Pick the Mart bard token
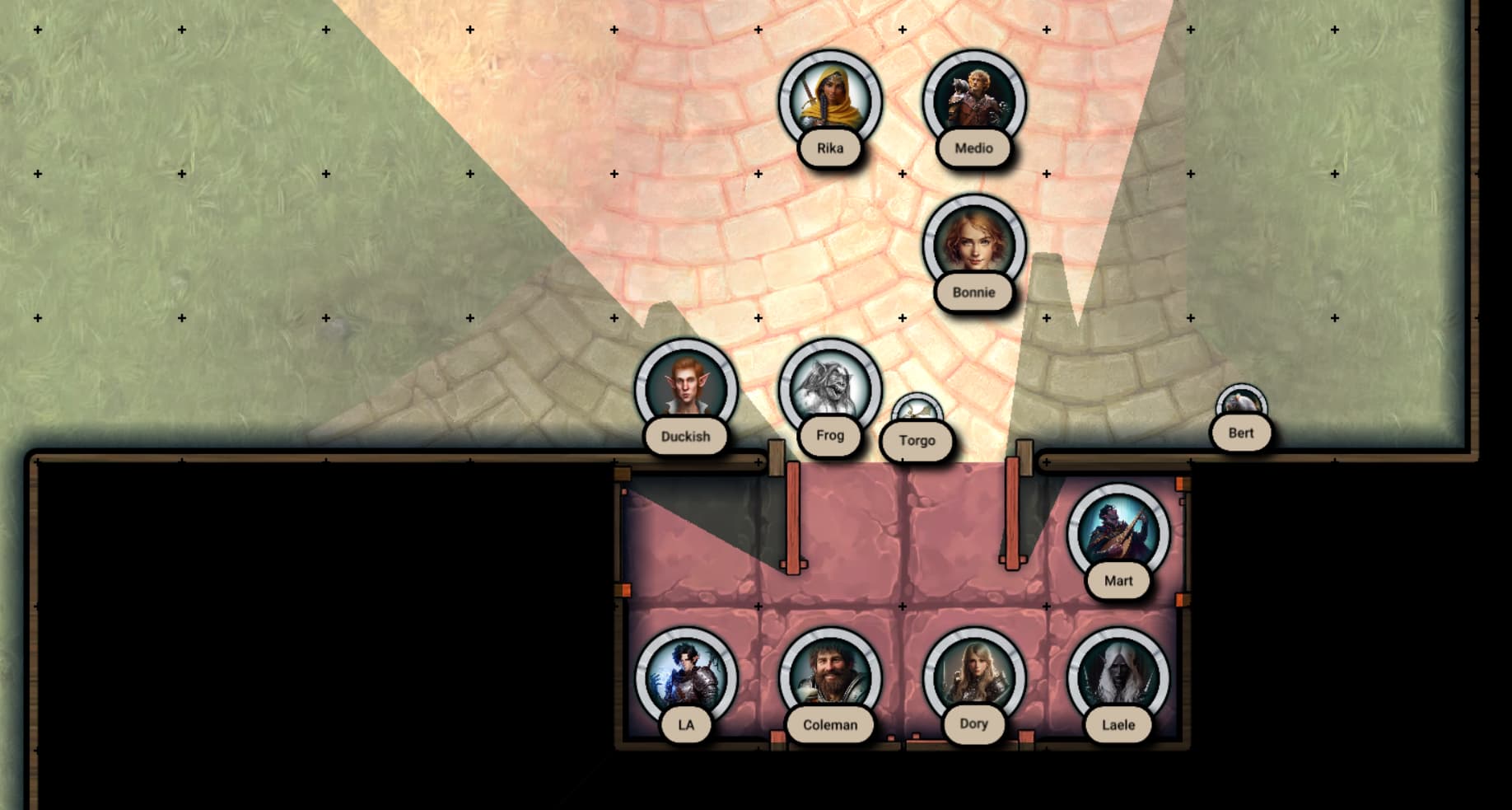 pos(1118,532)
